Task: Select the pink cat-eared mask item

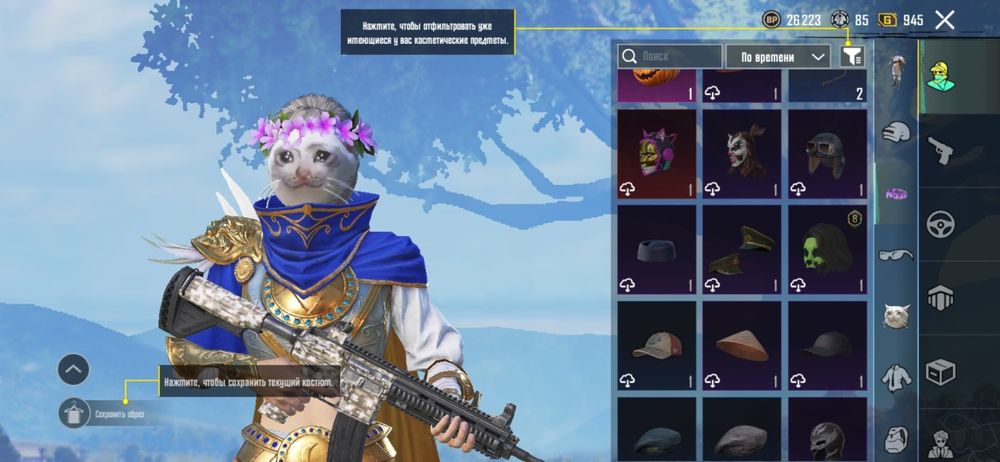Action: pos(656,152)
